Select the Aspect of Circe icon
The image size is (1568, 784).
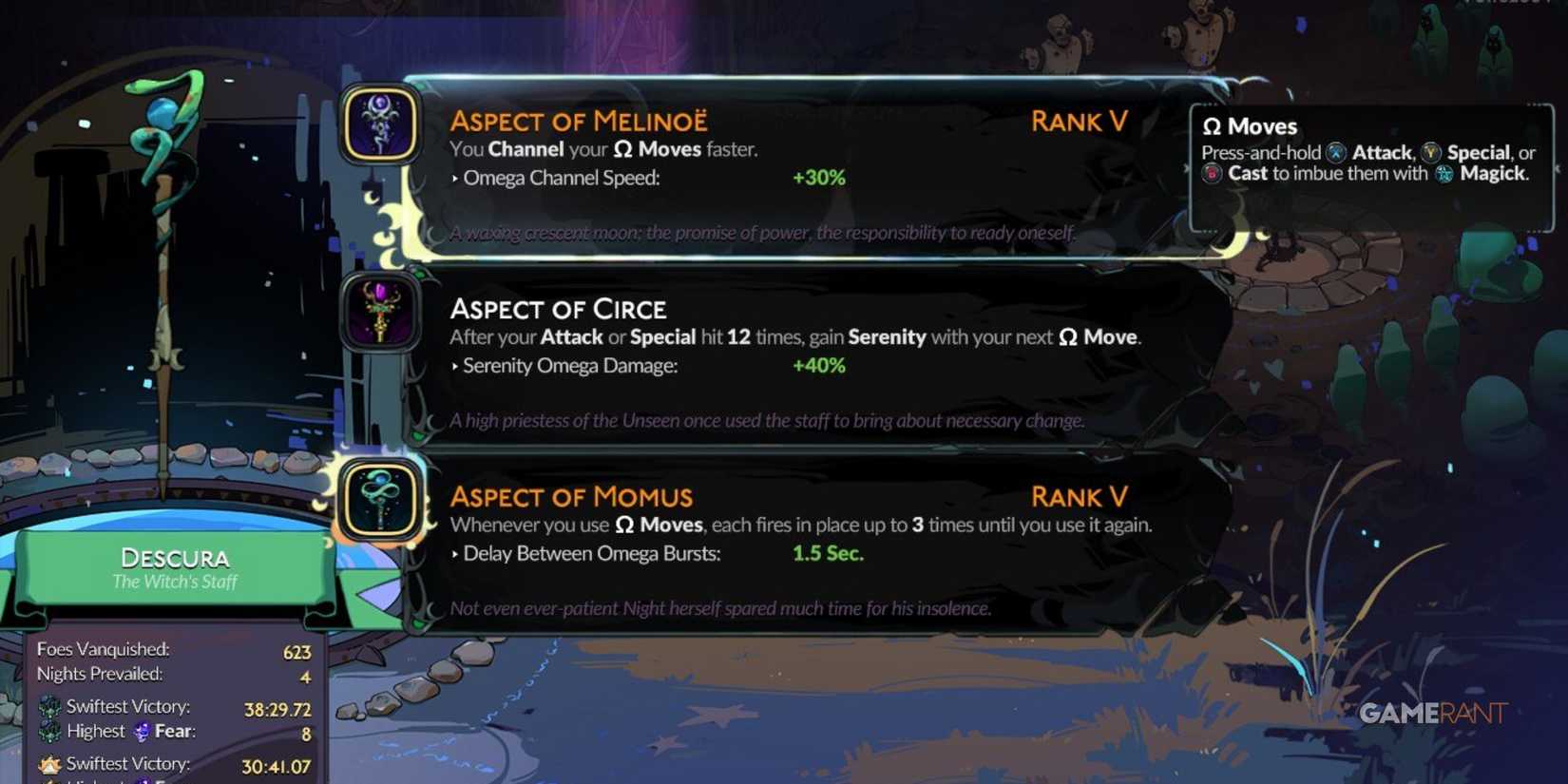(380, 314)
